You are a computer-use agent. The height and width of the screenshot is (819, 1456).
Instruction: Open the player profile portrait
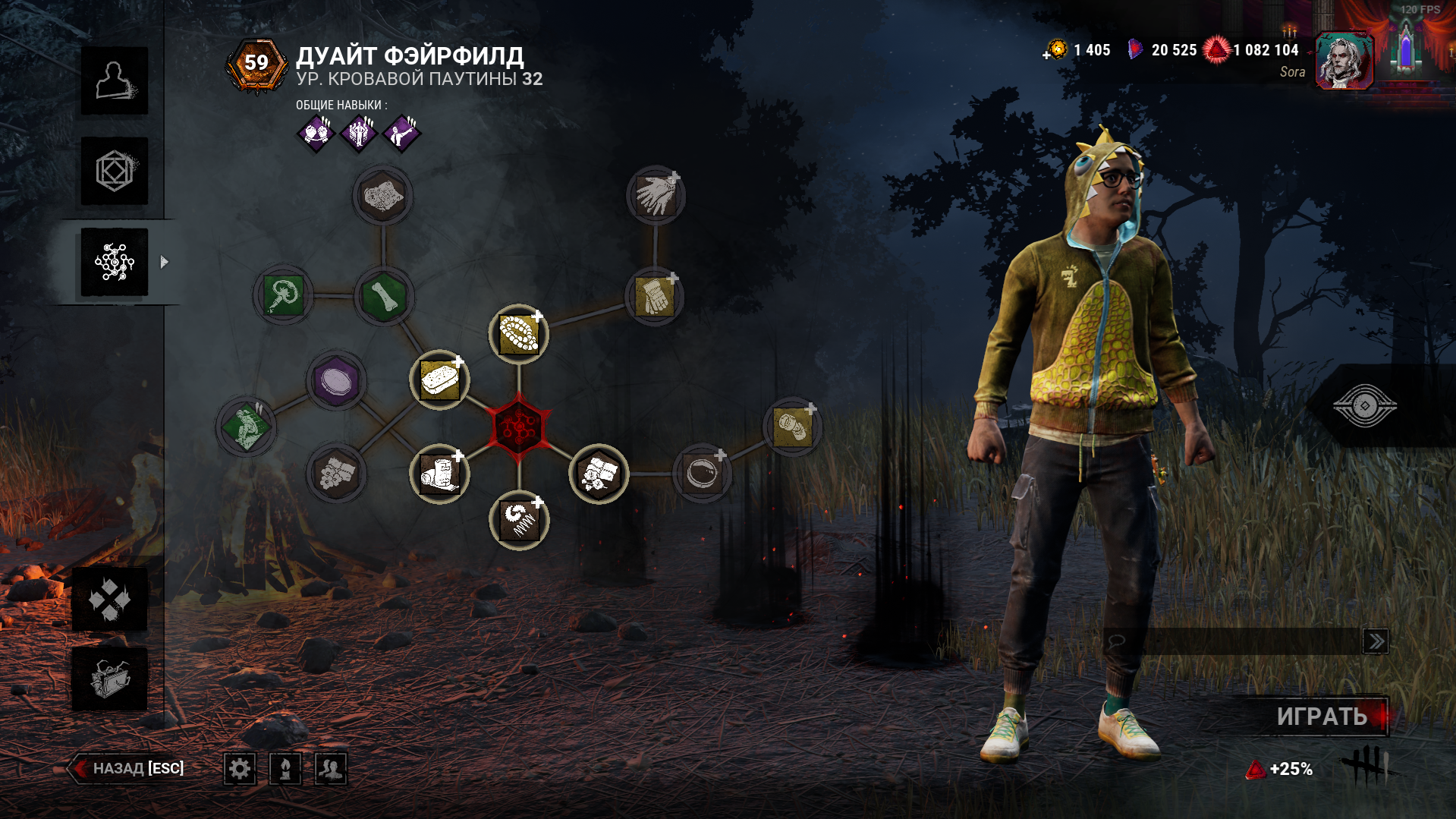(1343, 61)
